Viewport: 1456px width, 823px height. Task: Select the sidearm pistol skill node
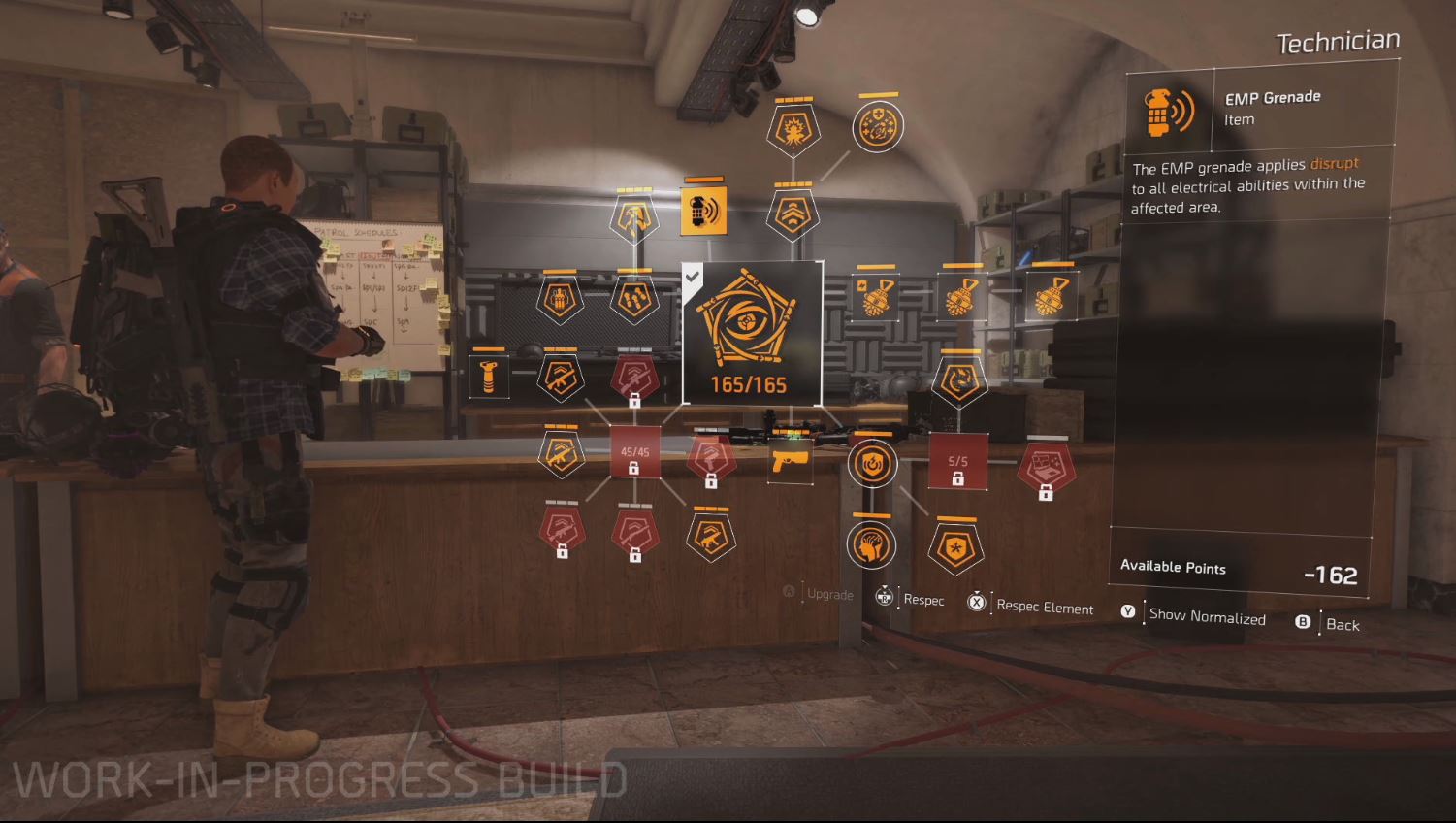[x=791, y=461]
